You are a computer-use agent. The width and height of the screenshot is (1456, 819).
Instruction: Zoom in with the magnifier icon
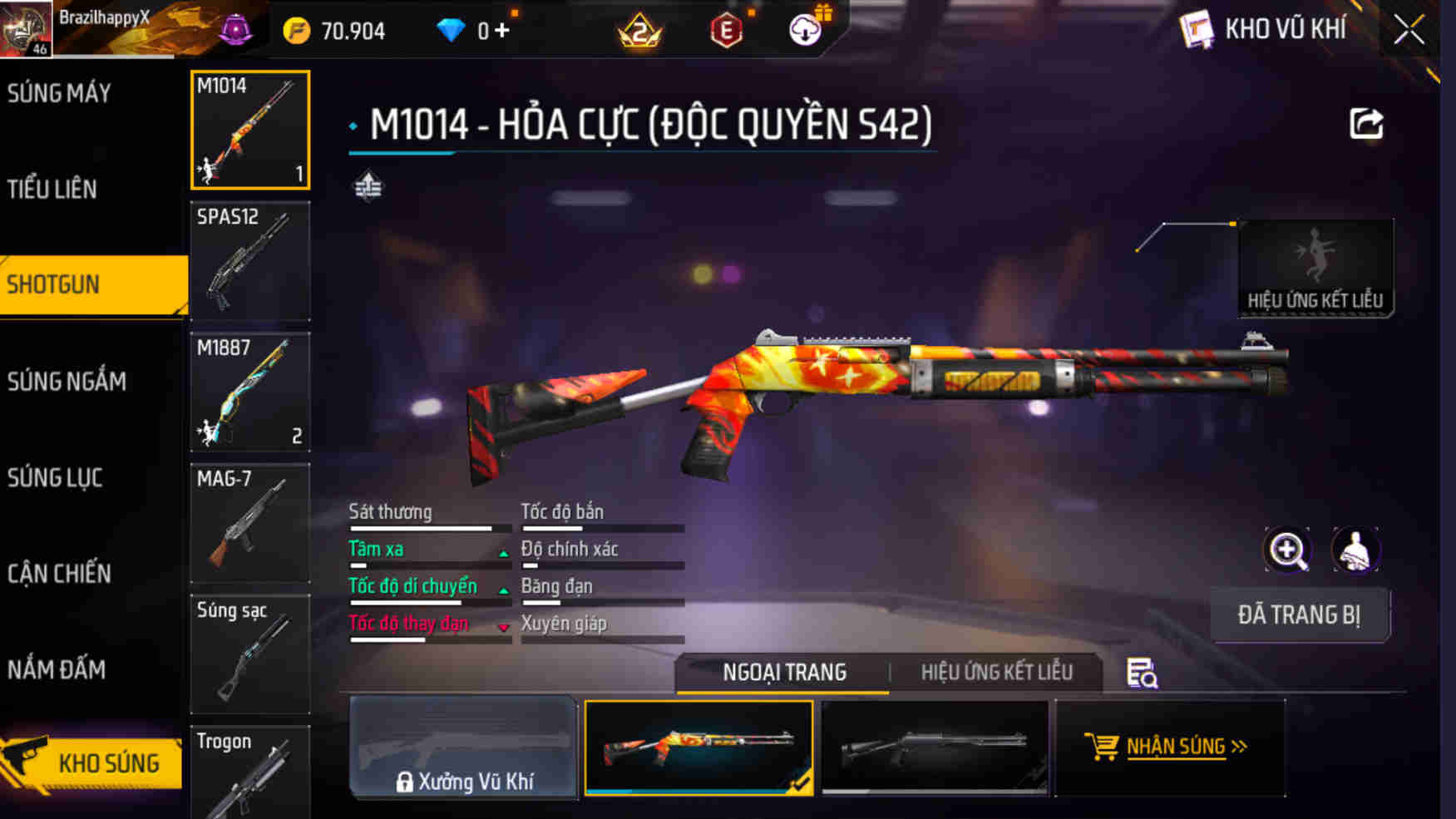[x=1287, y=550]
